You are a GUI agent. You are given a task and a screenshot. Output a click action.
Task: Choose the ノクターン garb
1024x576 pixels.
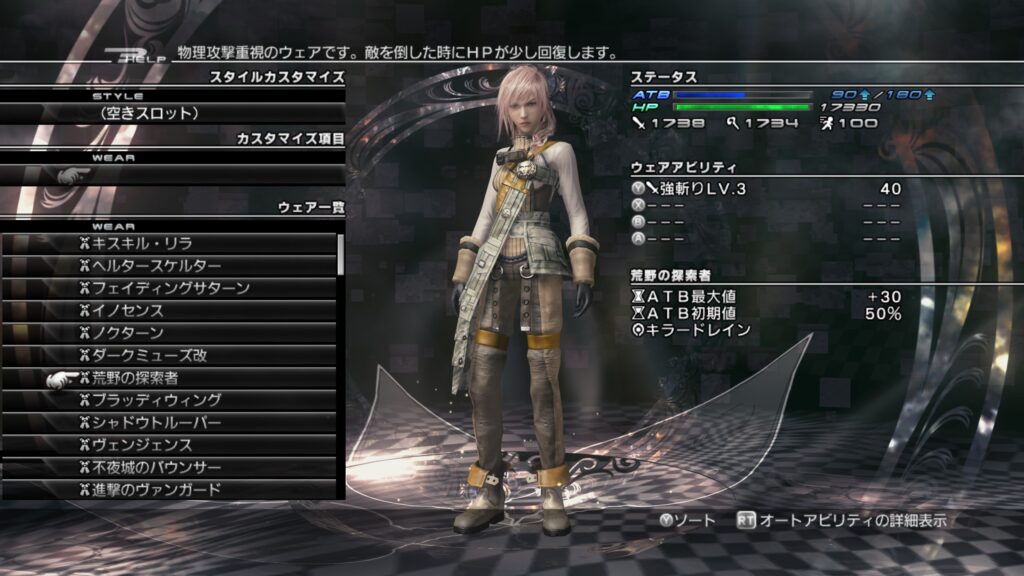[x=170, y=332]
